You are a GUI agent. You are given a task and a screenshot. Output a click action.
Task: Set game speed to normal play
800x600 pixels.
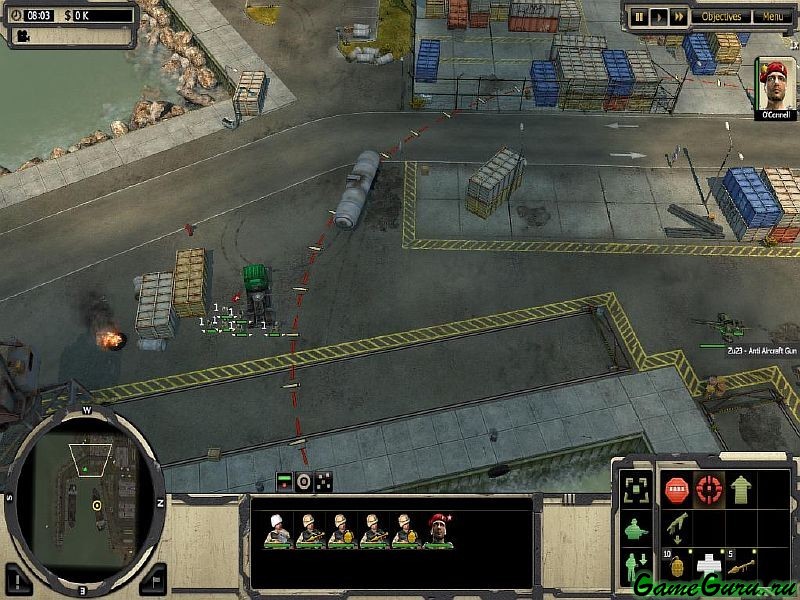click(659, 16)
